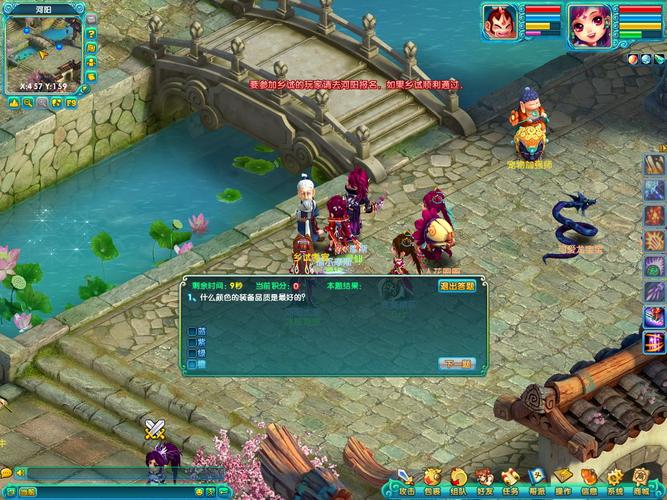Click the yellow question mark help icon

click(91, 33)
